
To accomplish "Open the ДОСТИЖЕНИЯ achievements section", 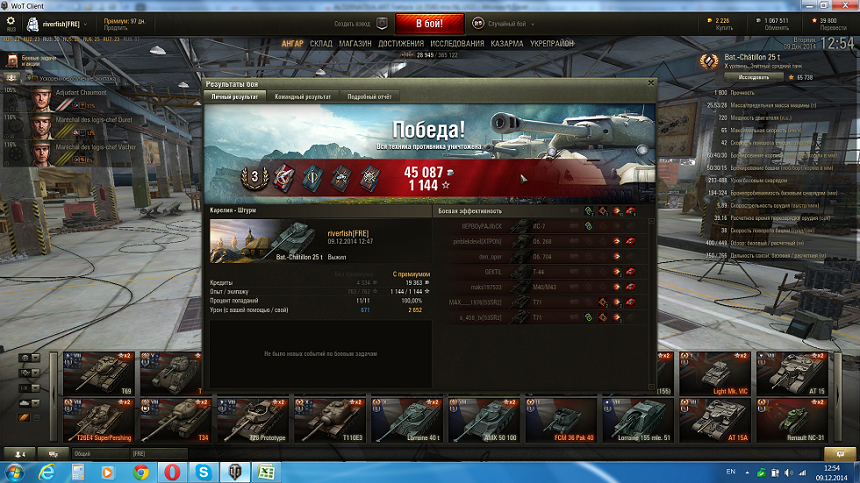I will tap(401, 44).
